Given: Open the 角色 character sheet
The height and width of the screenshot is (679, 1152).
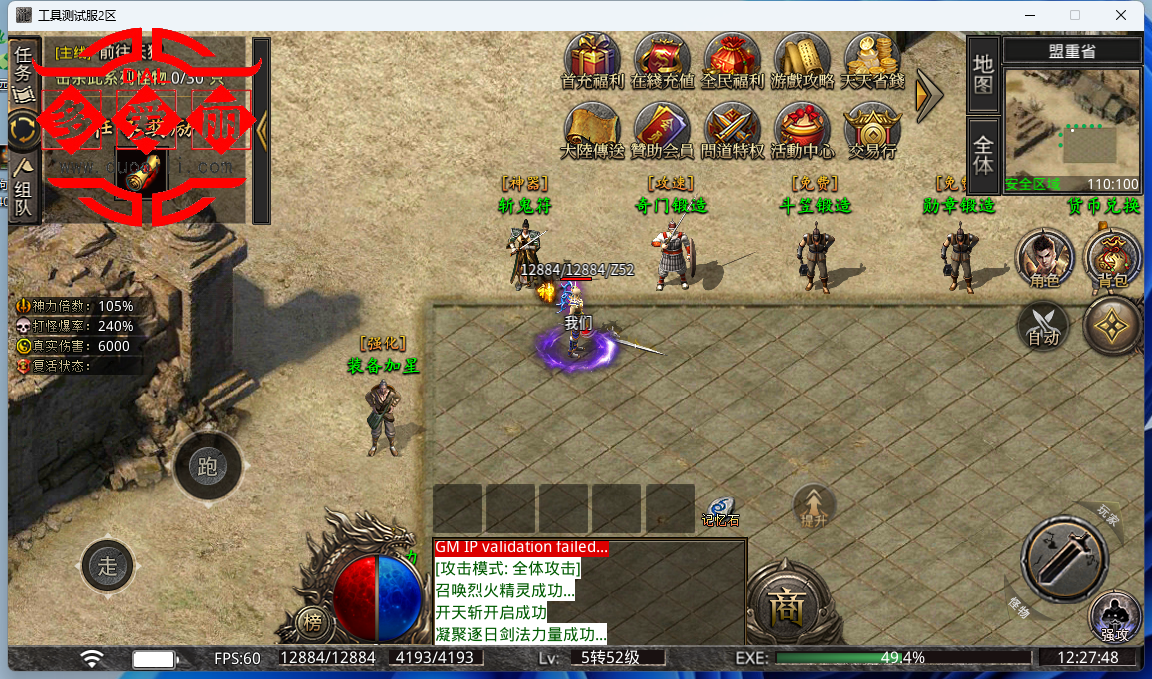Looking at the screenshot, I should point(1044,260).
